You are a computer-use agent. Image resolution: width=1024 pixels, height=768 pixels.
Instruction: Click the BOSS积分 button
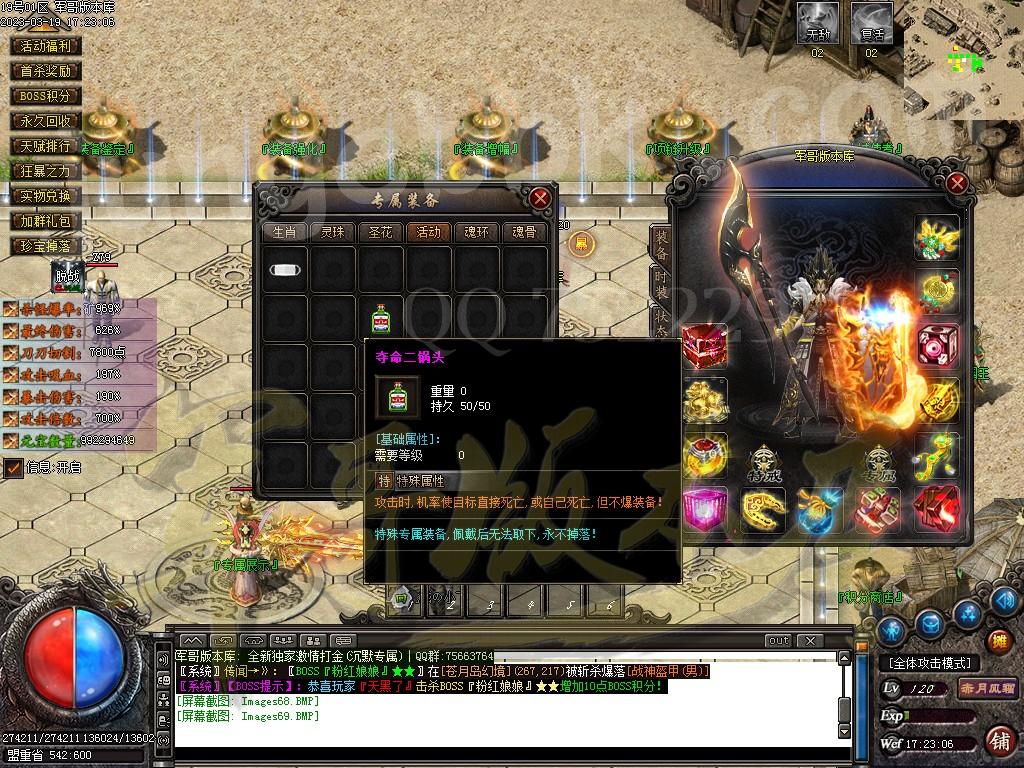pos(46,96)
